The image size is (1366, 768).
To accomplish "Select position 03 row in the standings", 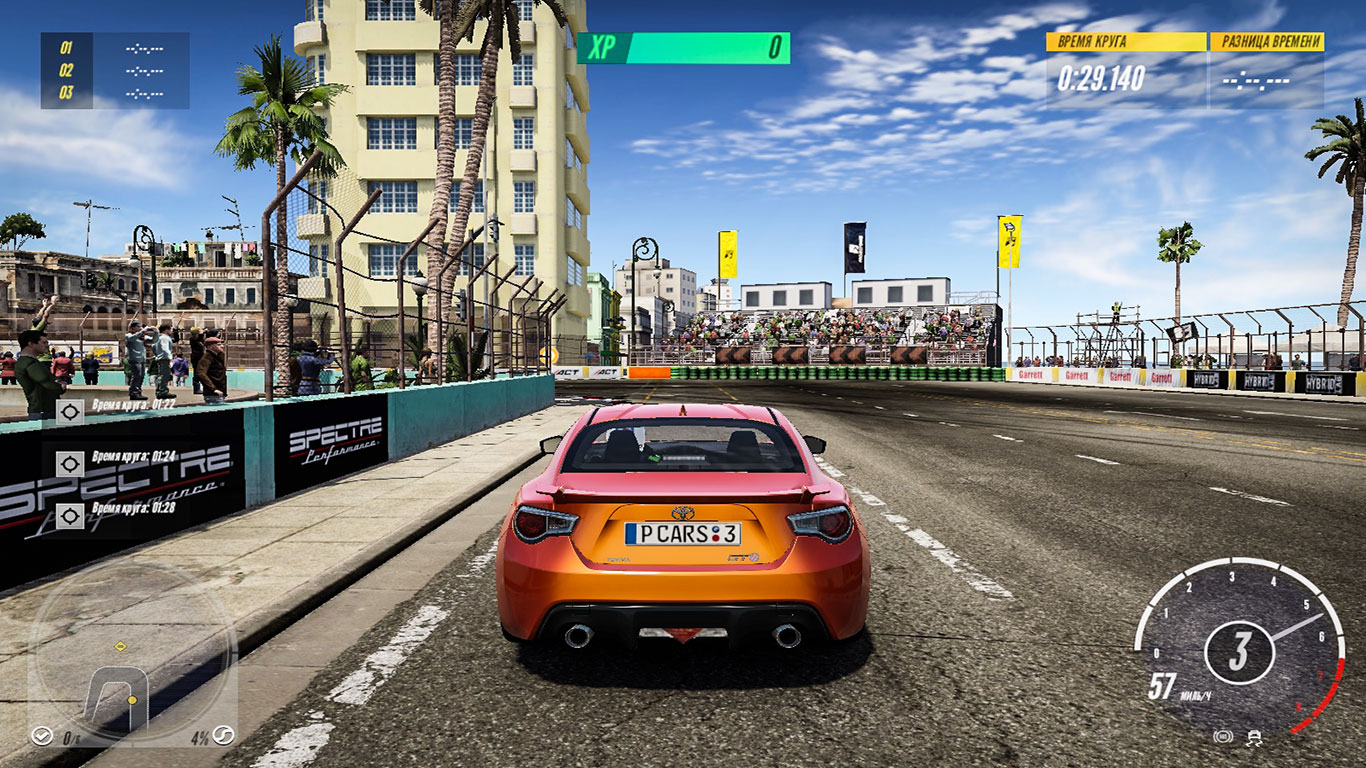I will point(115,93).
